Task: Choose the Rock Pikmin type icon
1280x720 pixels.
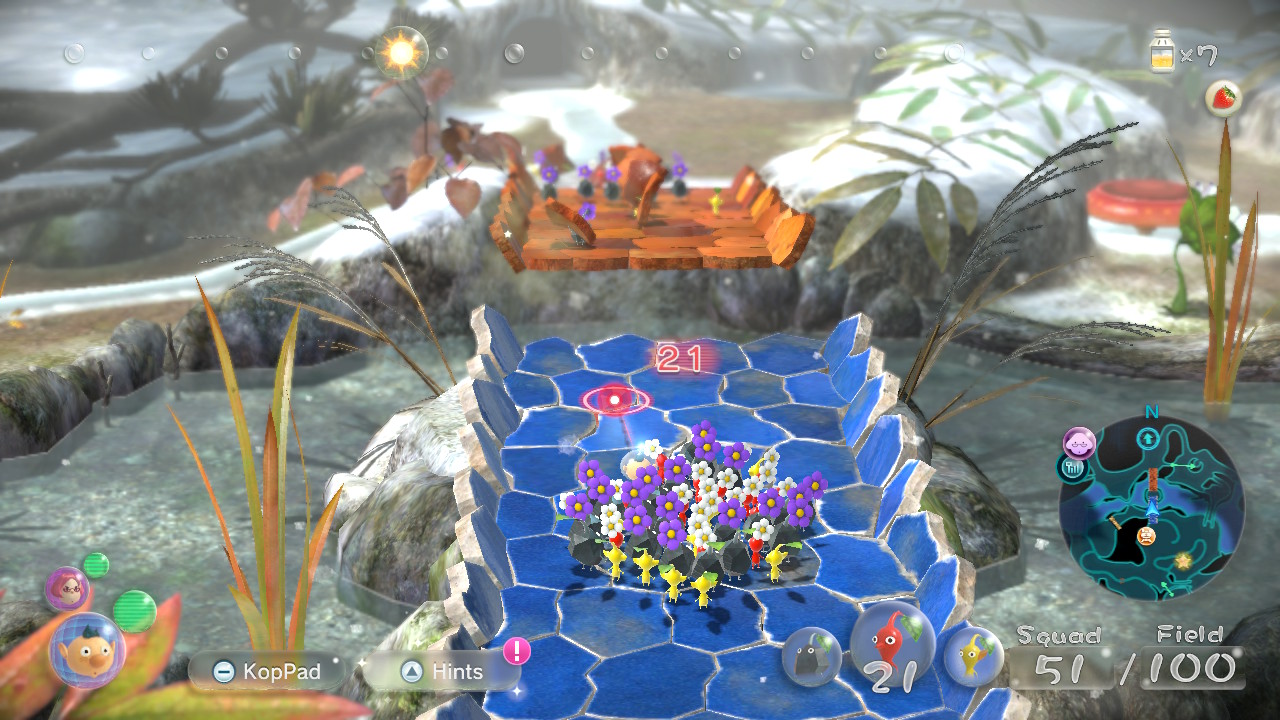Action: tap(810, 656)
